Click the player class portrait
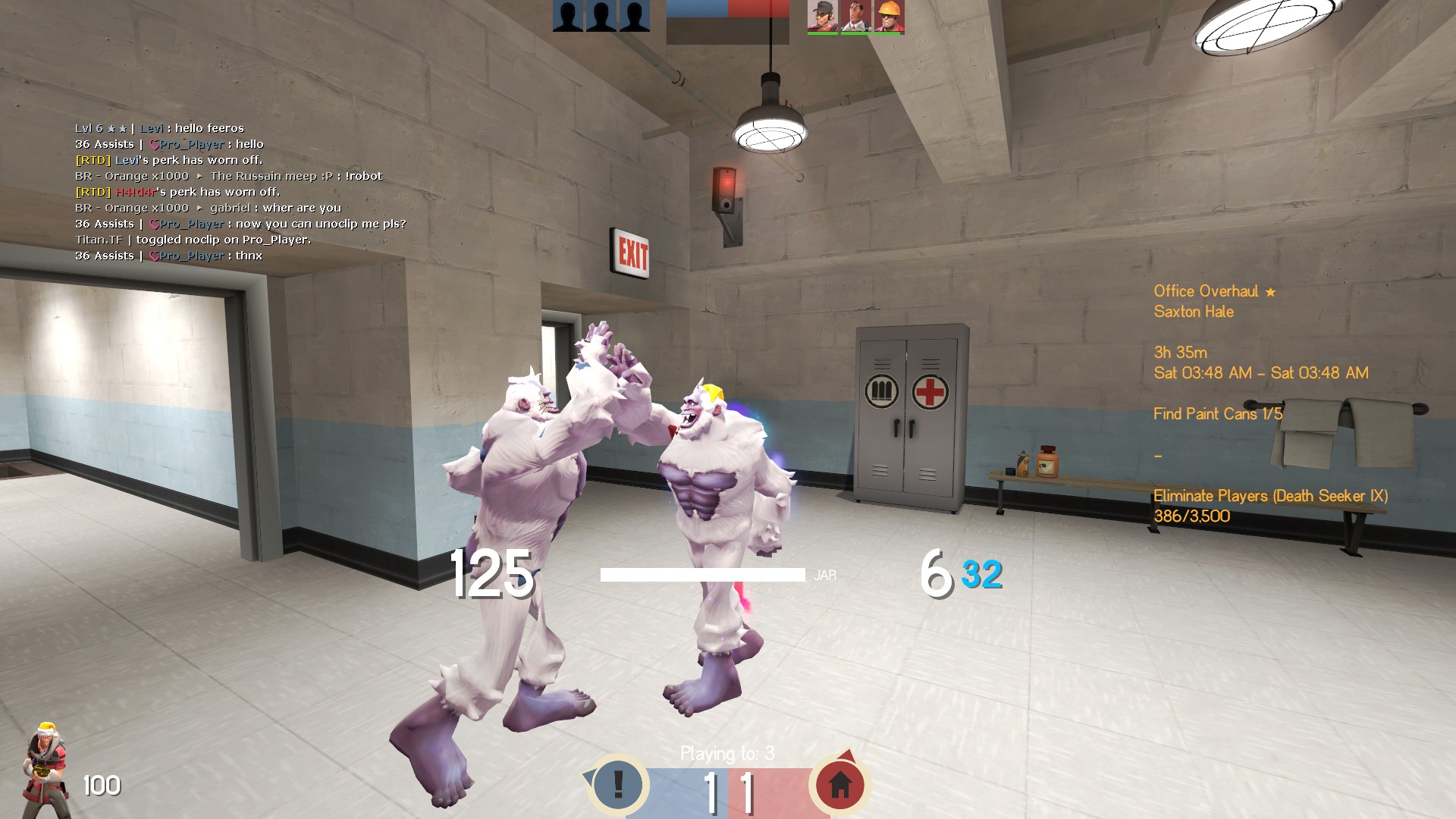 coord(47,770)
